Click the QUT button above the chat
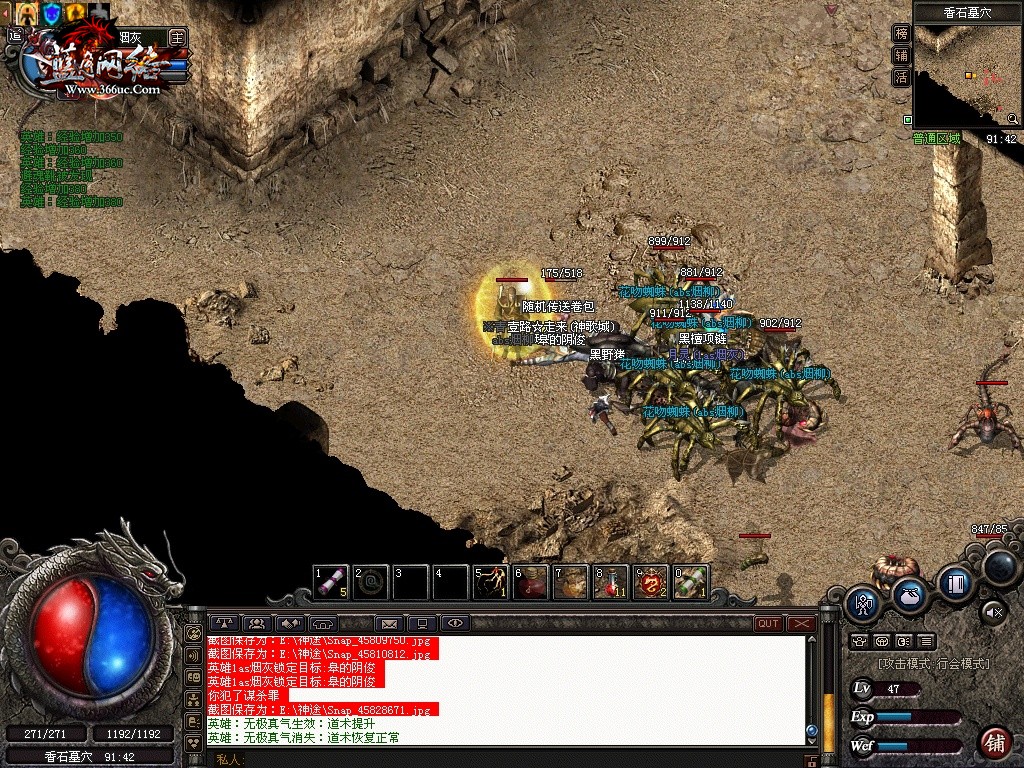The height and width of the screenshot is (768, 1024). pyautogui.click(x=768, y=623)
